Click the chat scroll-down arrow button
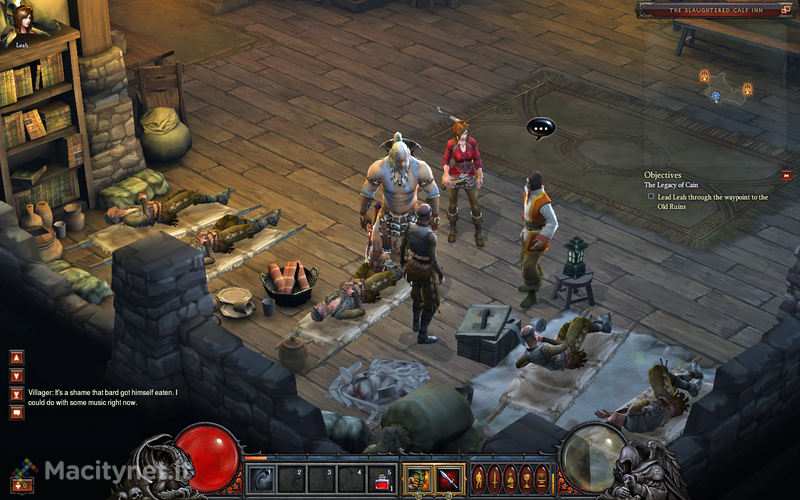The height and width of the screenshot is (500, 800). (x=16, y=375)
